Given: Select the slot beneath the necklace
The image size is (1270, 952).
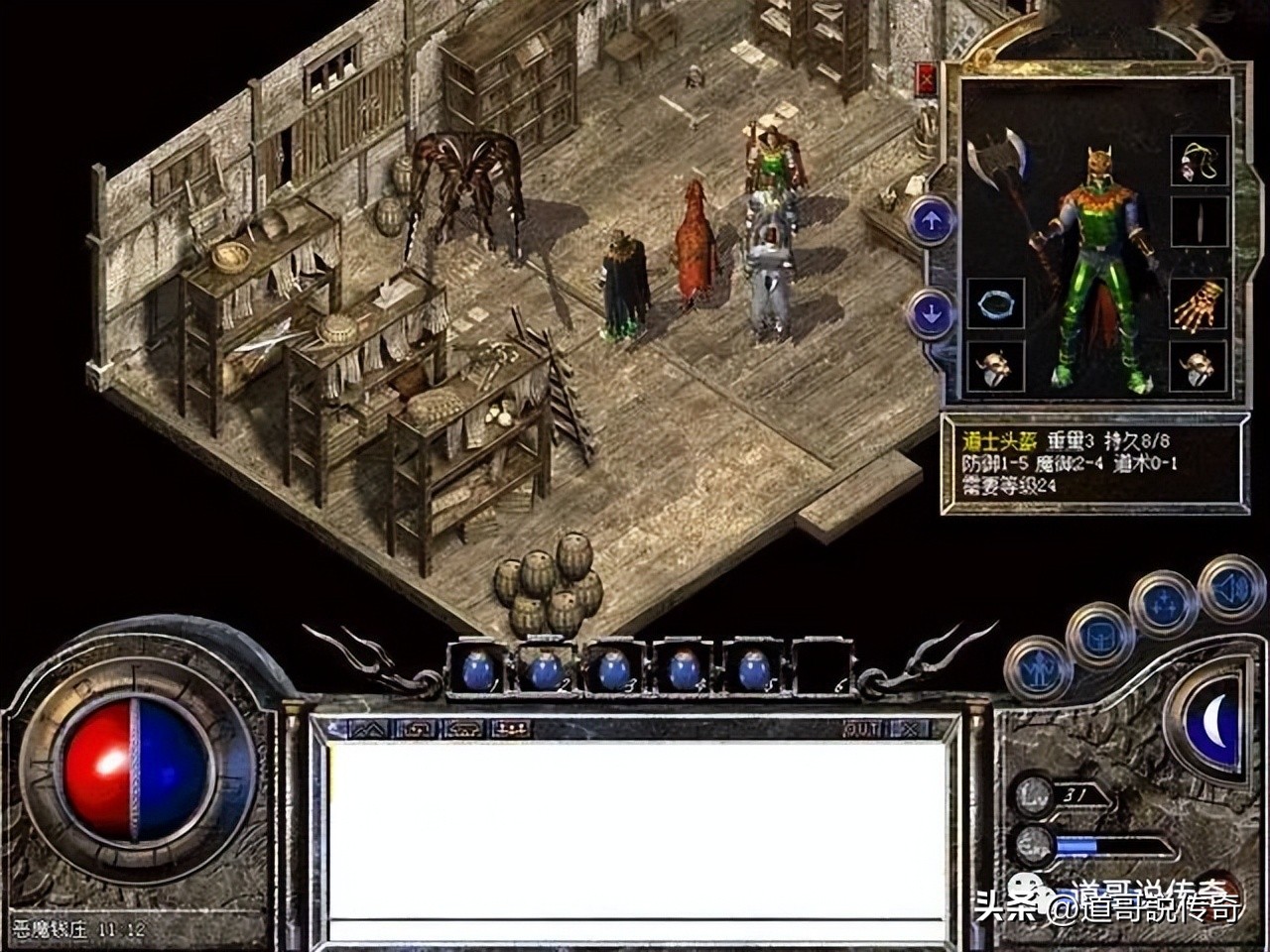Looking at the screenshot, I should click(x=1200, y=222).
